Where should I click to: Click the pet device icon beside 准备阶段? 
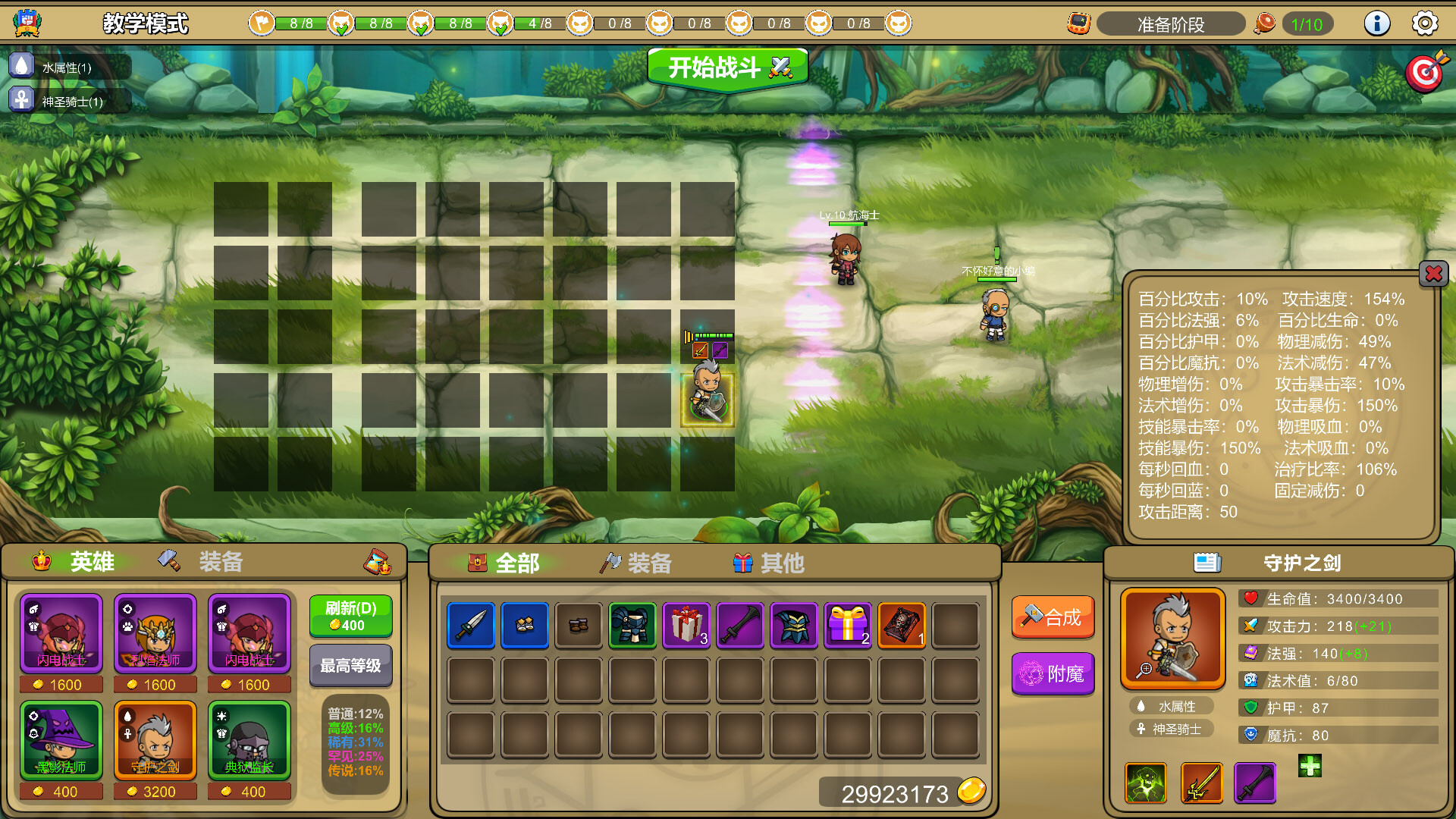coord(1078,24)
